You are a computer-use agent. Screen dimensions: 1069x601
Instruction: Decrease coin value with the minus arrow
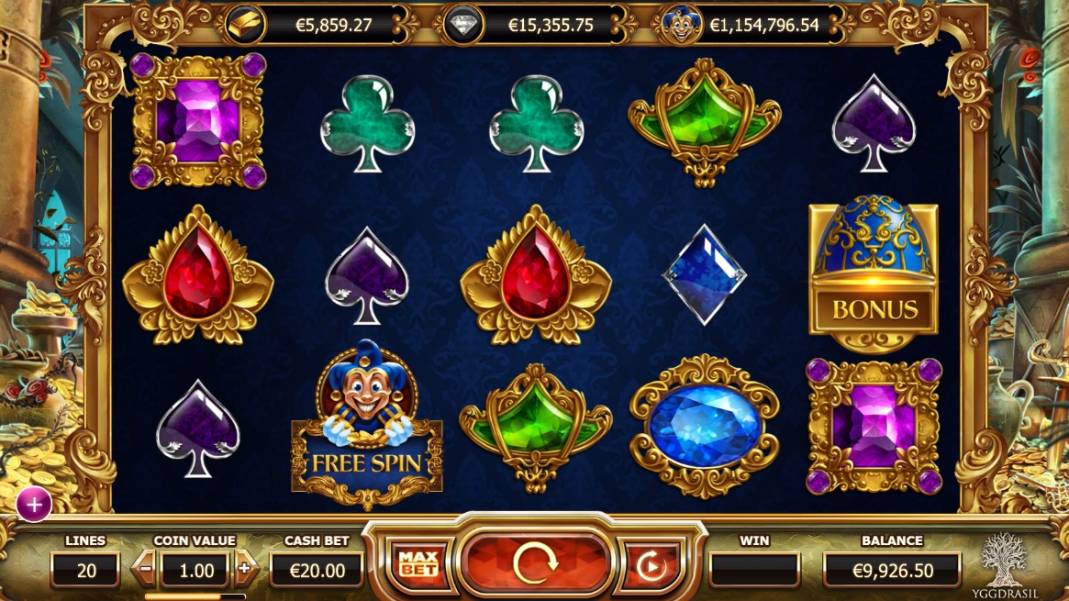click(x=146, y=570)
